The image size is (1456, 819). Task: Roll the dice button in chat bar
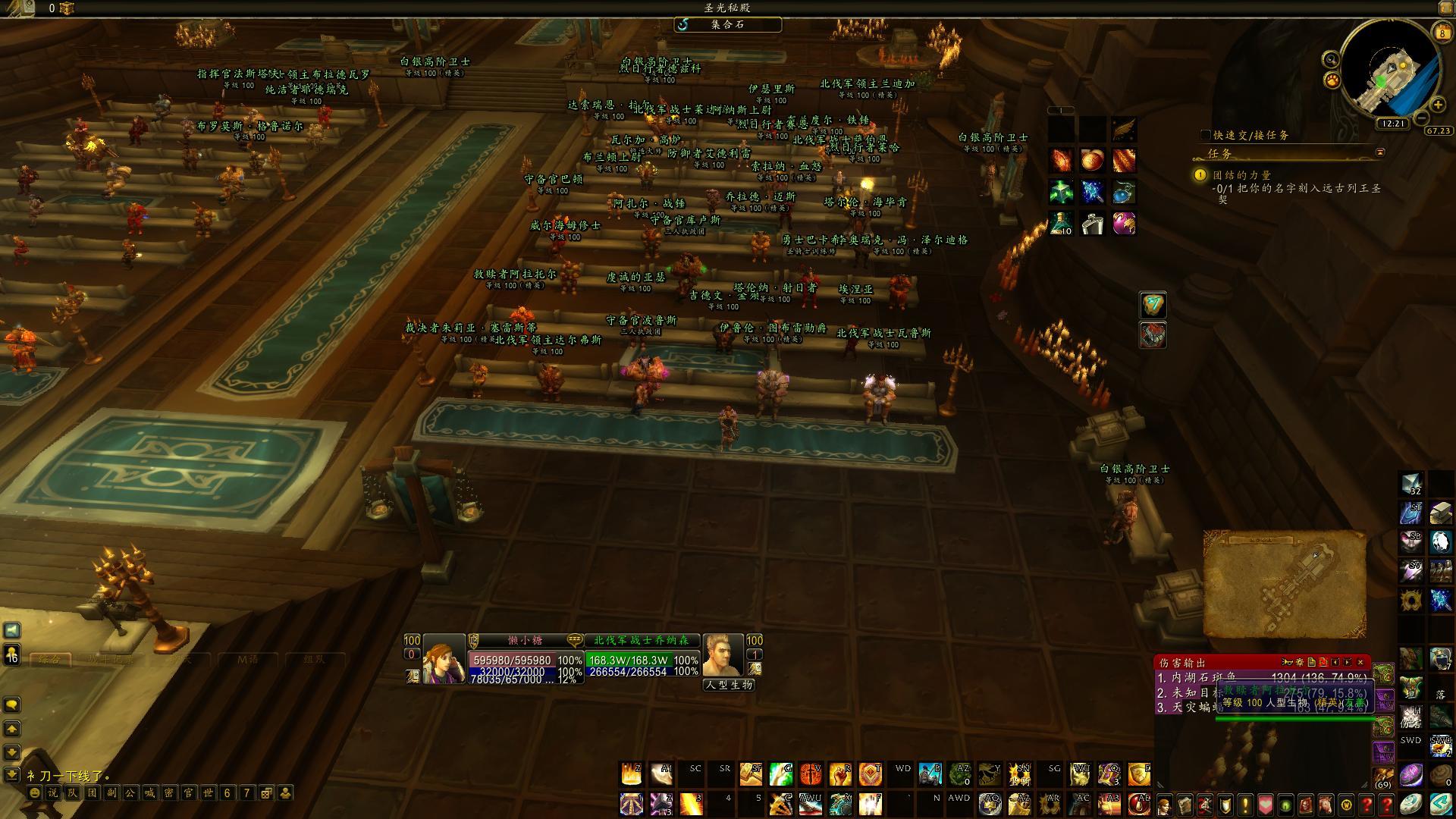click(x=266, y=793)
